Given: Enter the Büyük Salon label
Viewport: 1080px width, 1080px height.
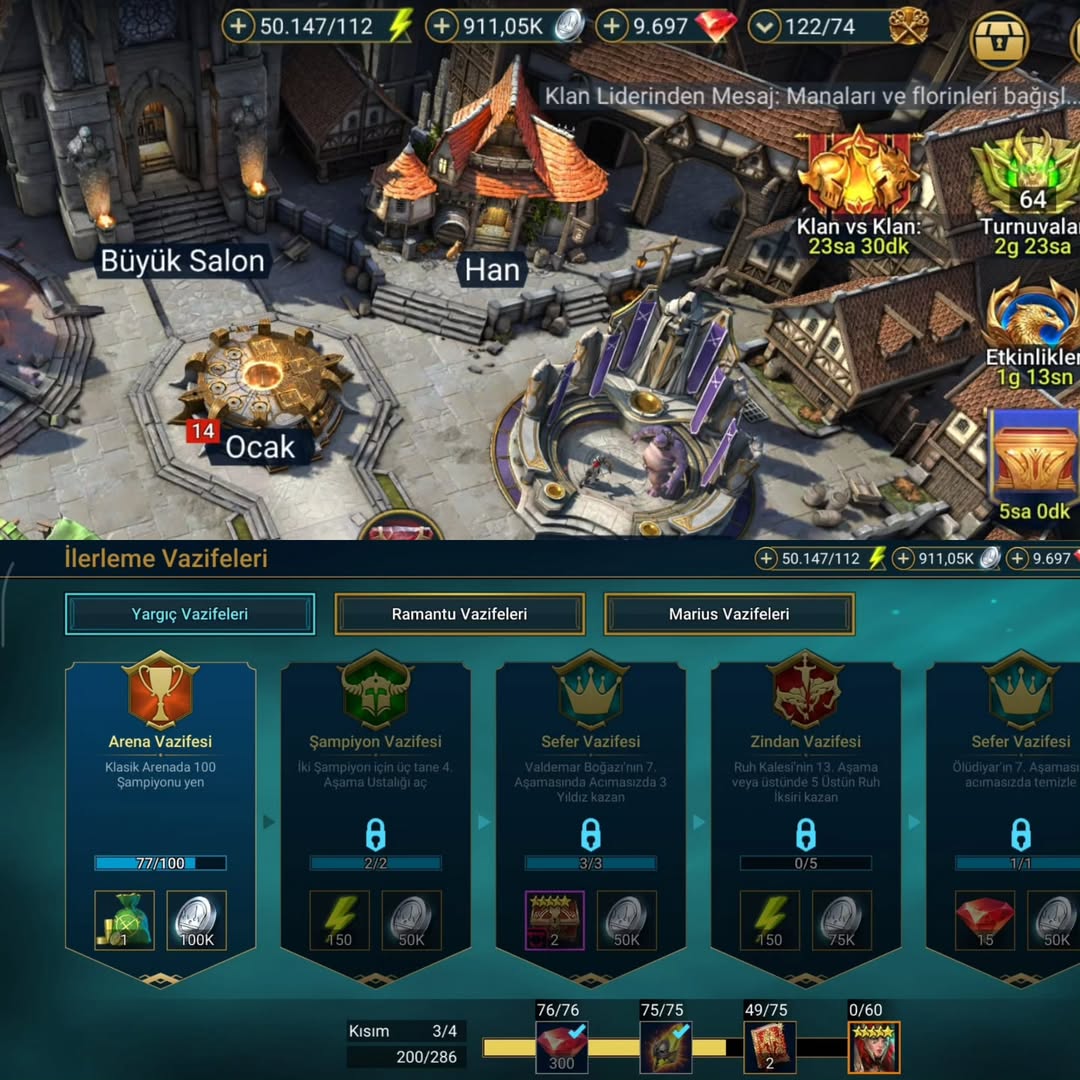Looking at the screenshot, I should coord(183,262).
